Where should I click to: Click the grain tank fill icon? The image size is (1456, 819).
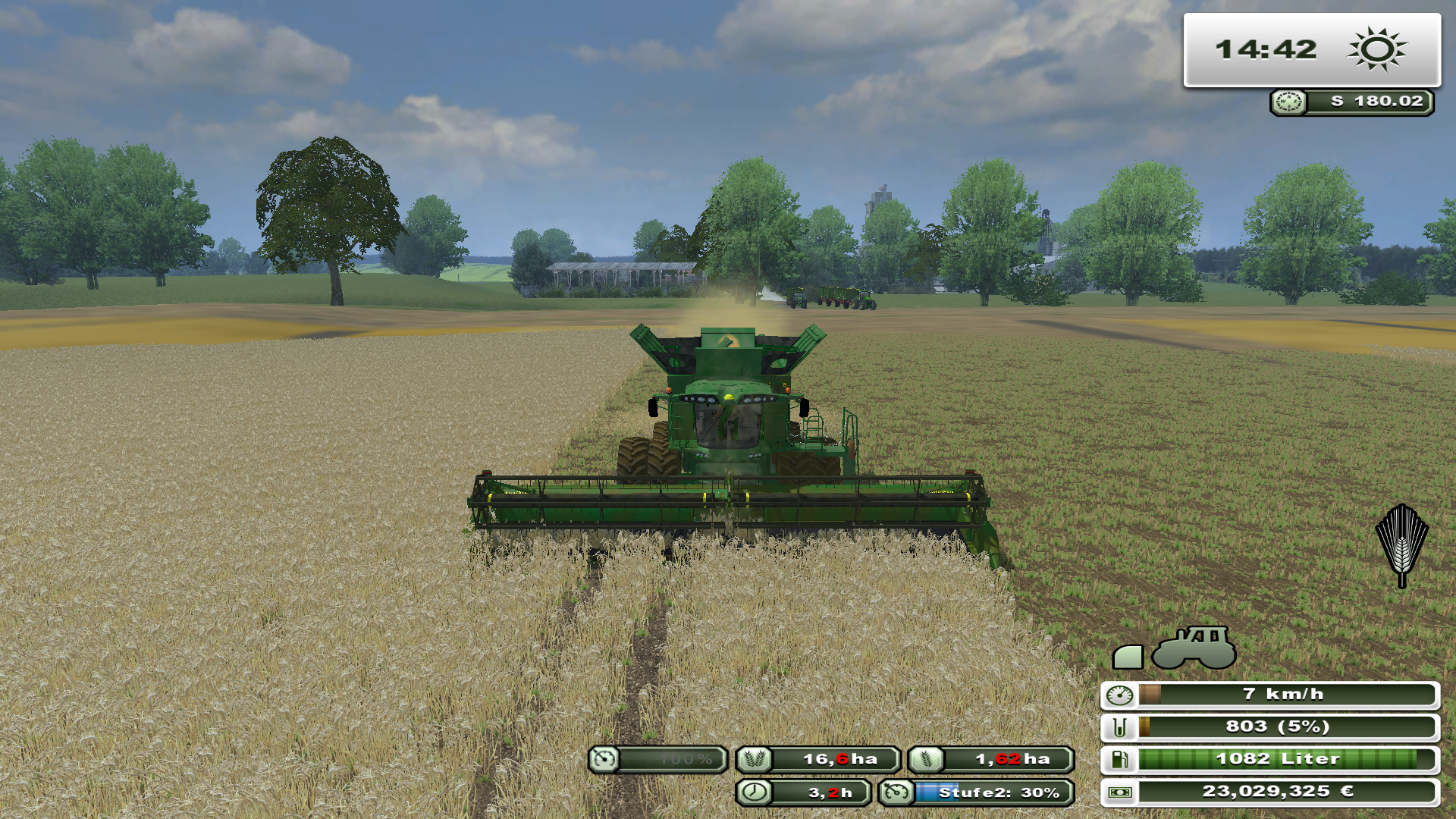1119,727
